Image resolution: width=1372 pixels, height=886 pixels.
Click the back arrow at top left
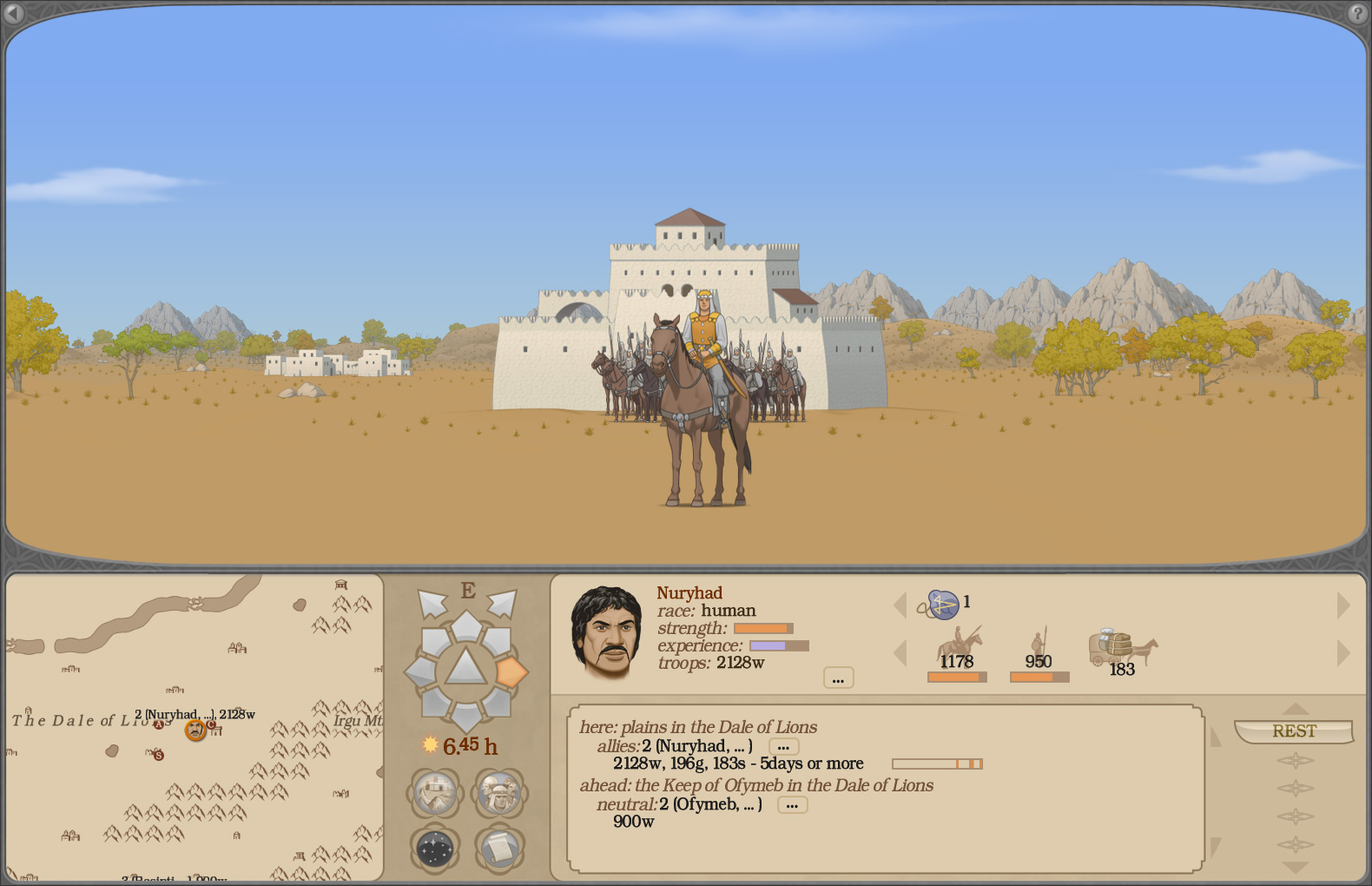15,15
